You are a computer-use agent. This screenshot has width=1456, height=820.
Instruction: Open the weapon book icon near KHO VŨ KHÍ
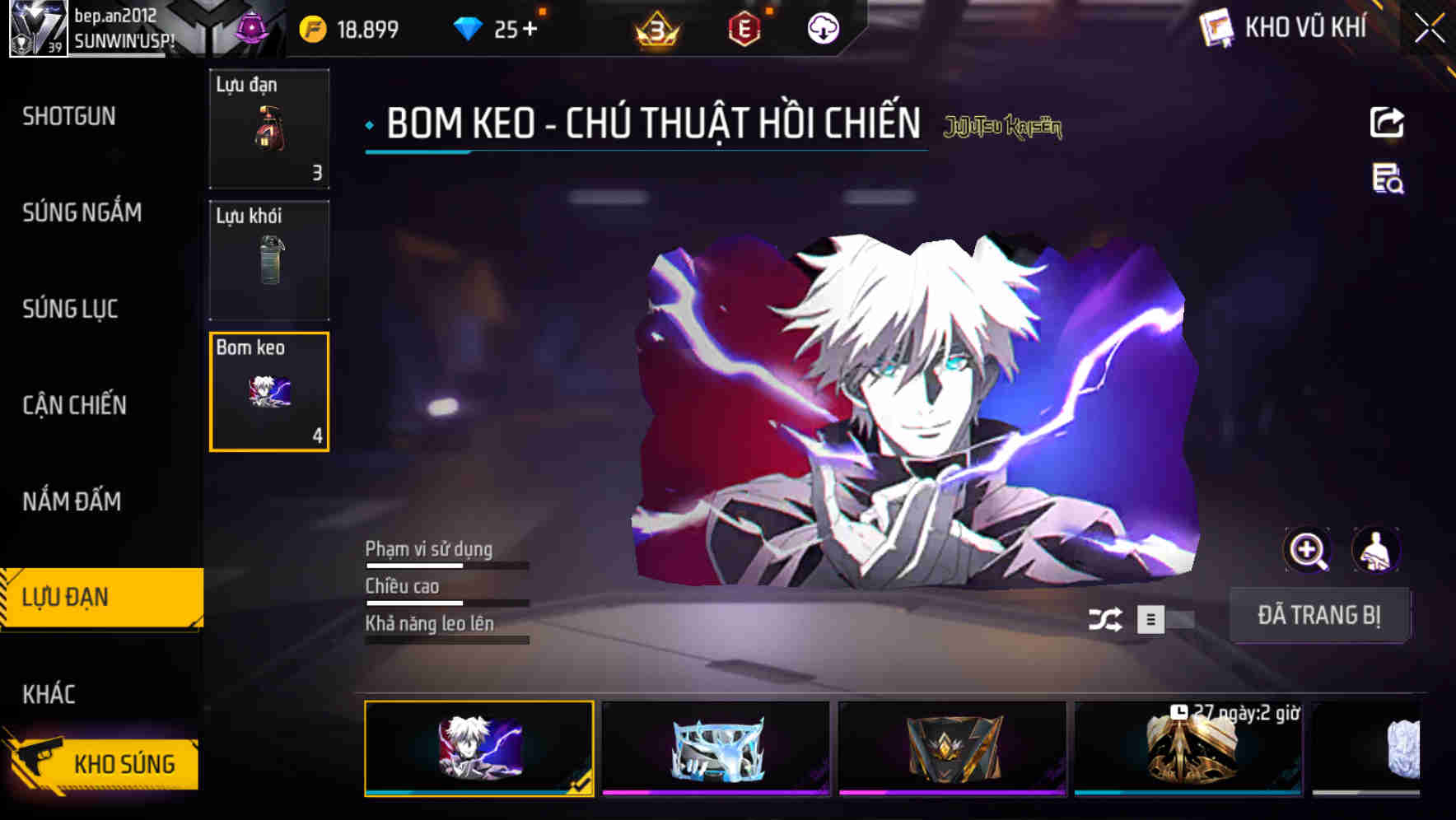coord(1214,27)
